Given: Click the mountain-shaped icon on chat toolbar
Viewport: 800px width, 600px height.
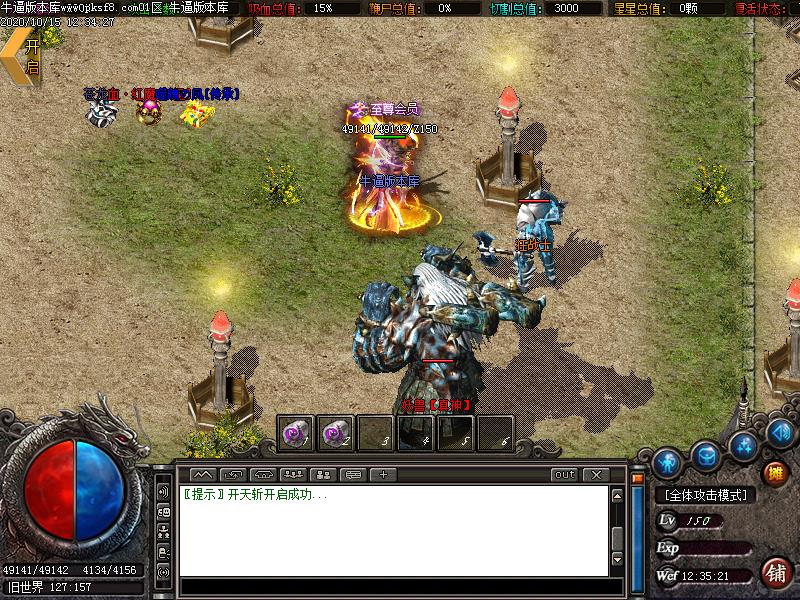Looking at the screenshot, I should [203, 474].
